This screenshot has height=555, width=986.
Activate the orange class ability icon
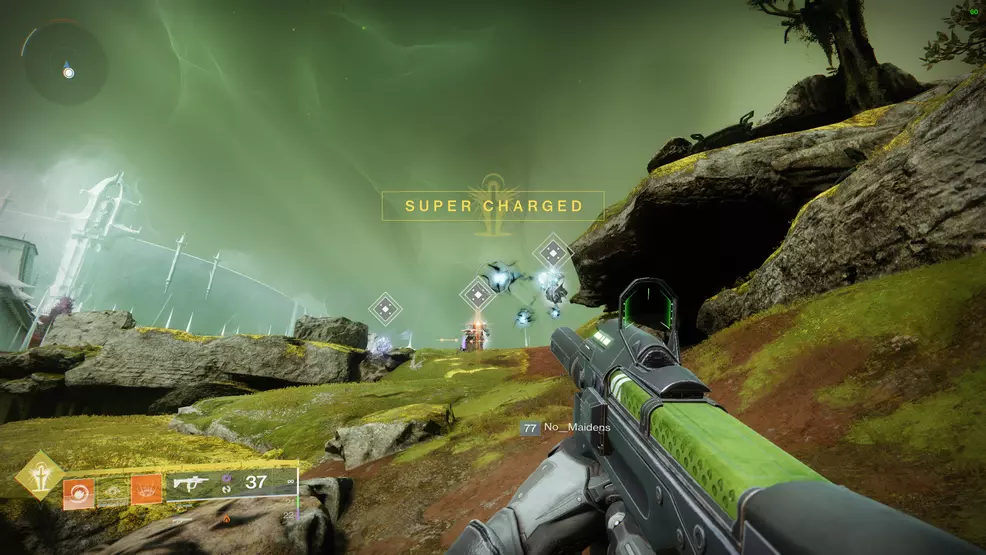tap(146, 489)
